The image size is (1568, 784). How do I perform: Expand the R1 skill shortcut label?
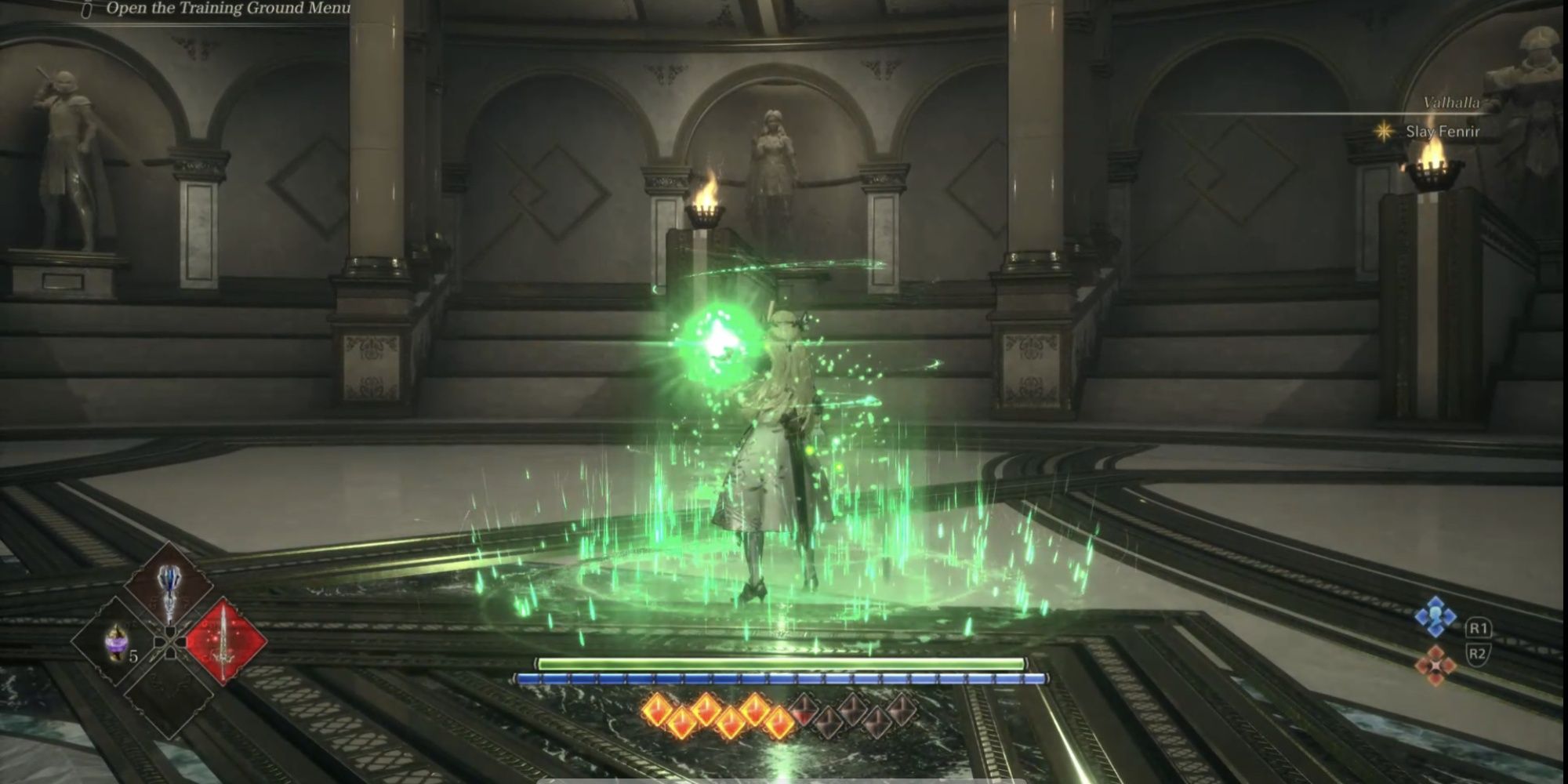coord(1479,628)
